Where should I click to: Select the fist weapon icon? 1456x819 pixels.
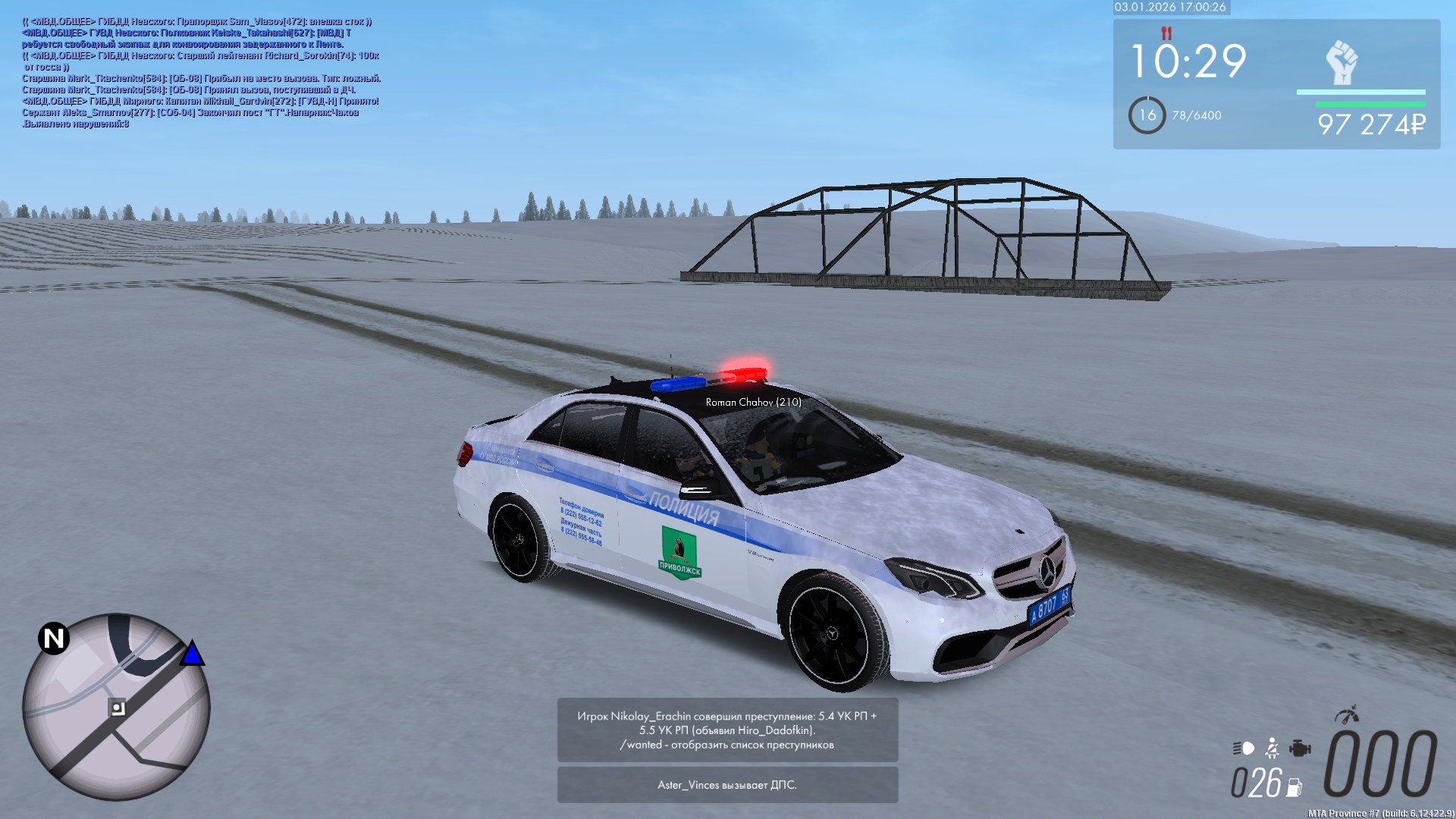[x=1341, y=62]
